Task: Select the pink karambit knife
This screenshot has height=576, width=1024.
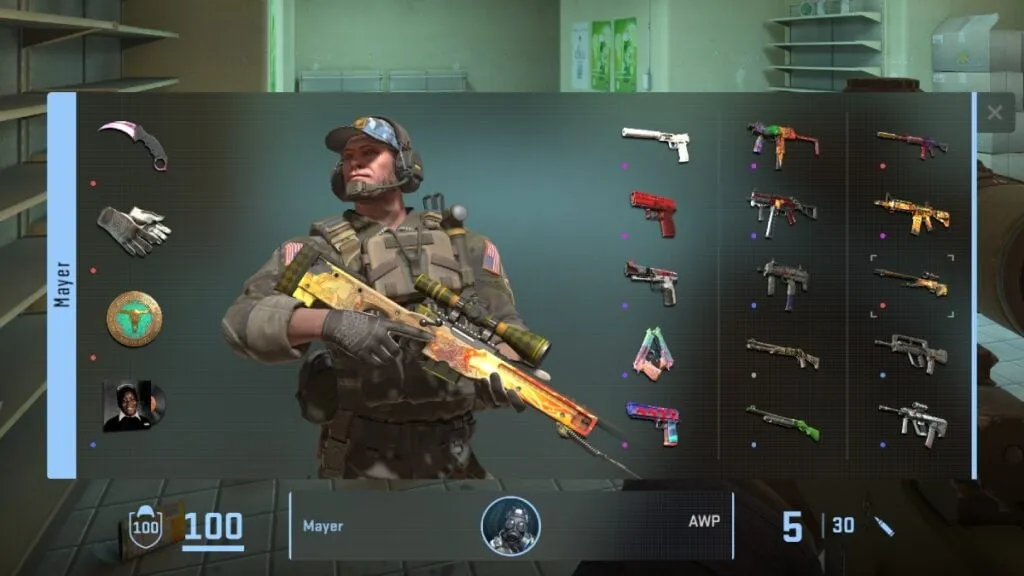Action: pos(134,143)
